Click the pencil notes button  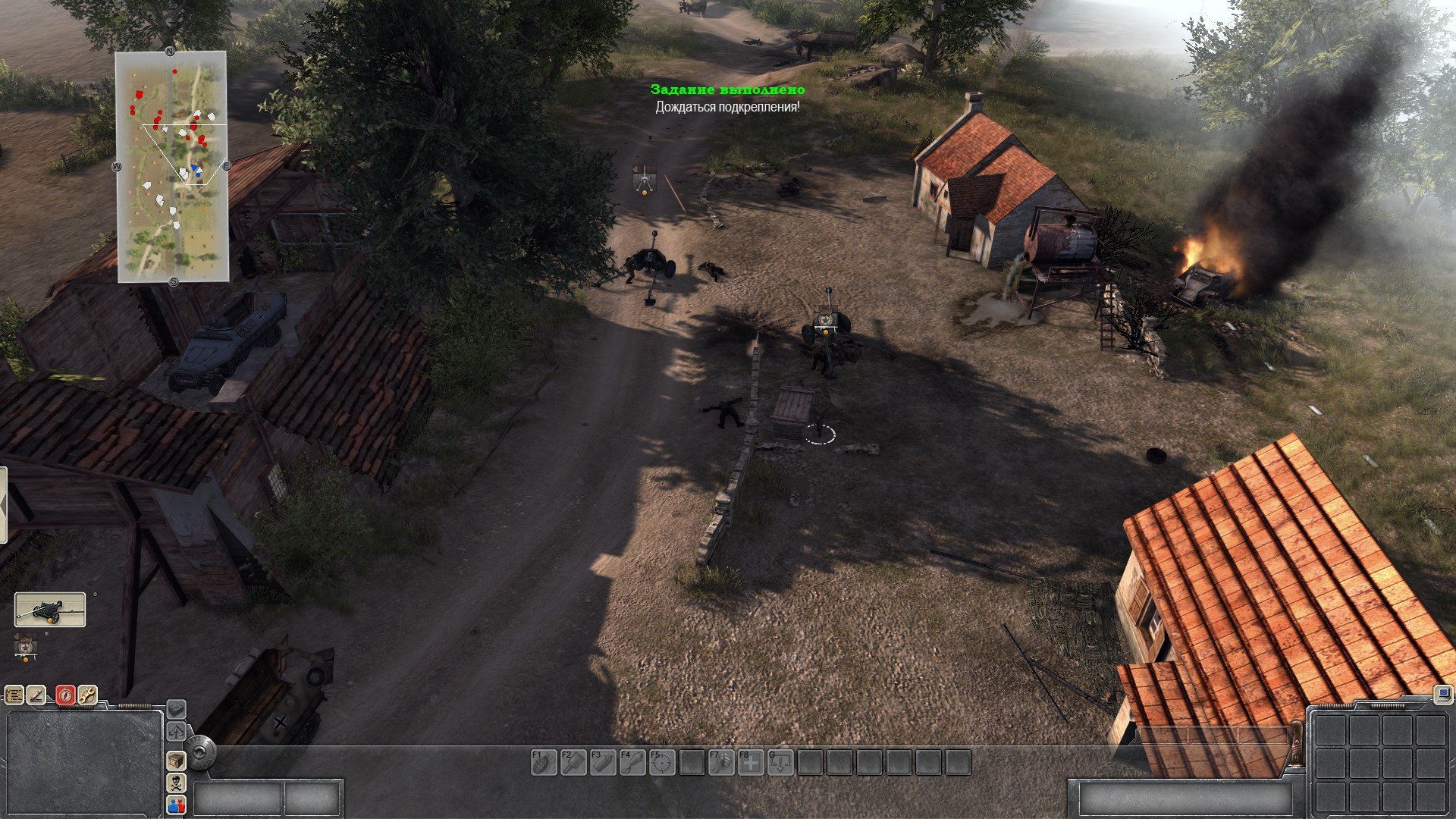(36, 694)
